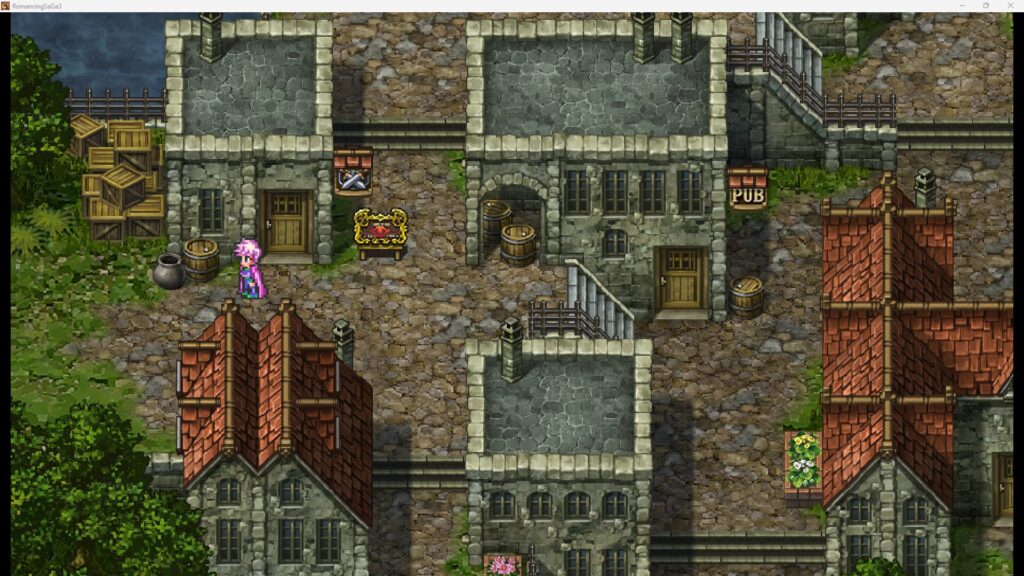The height and width of the screenshot is (576, 1024).
Task: Minimize the game window
Action: coord(961,5)
